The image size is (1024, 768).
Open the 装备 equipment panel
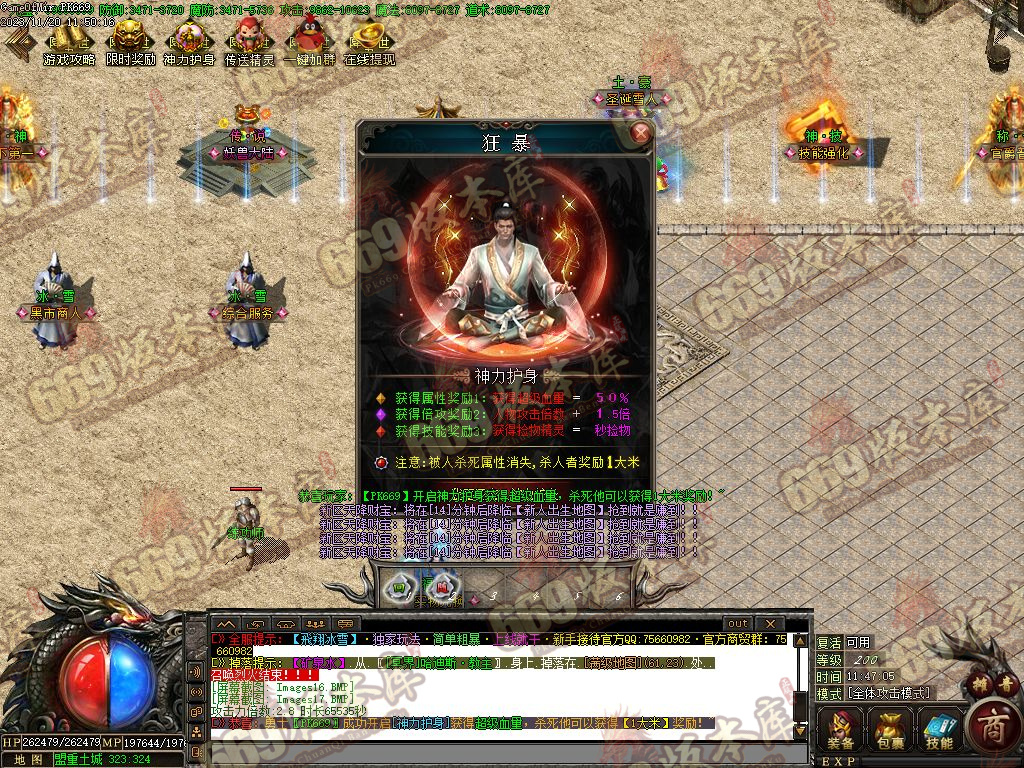pyautogui.click(x=840, y=728)
